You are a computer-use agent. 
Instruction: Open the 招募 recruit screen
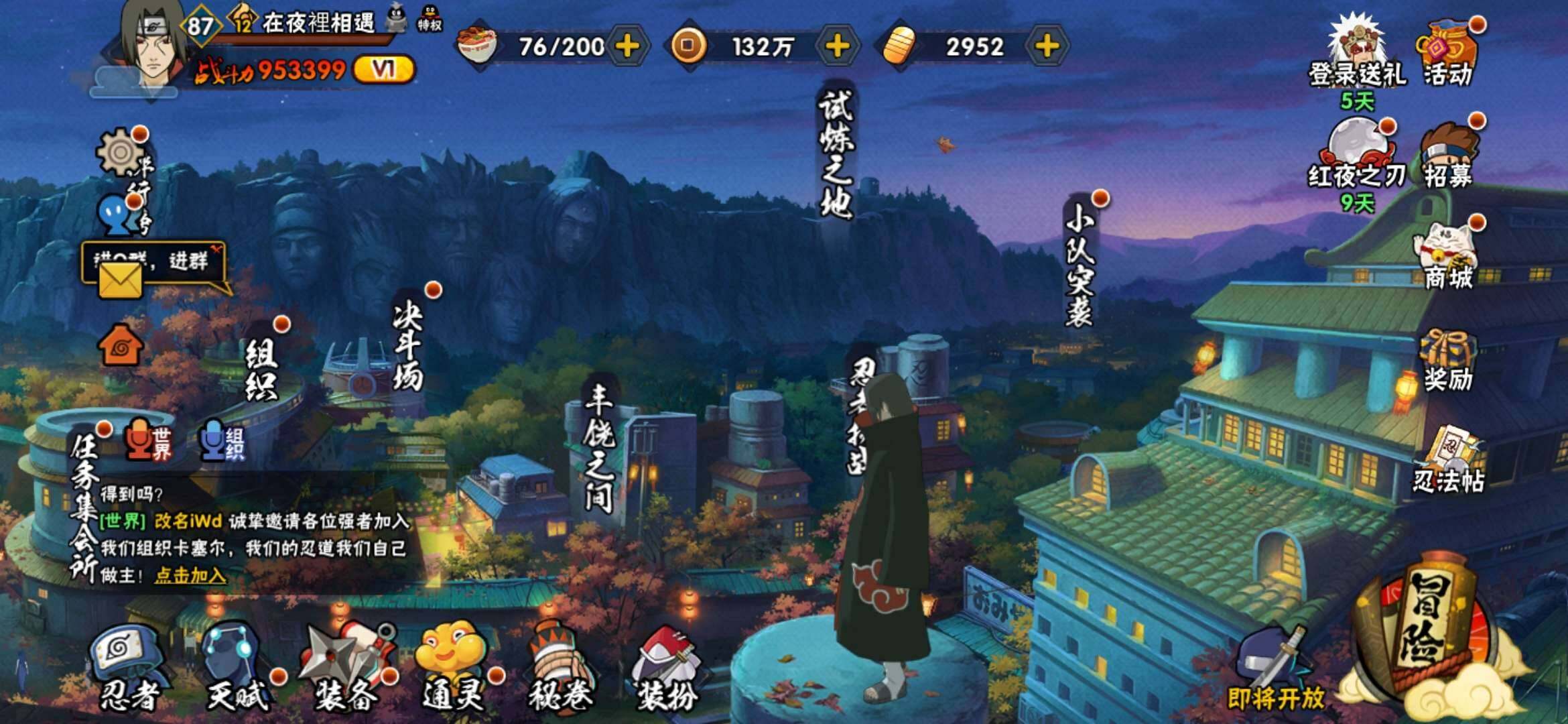[x=1447, y=158]
